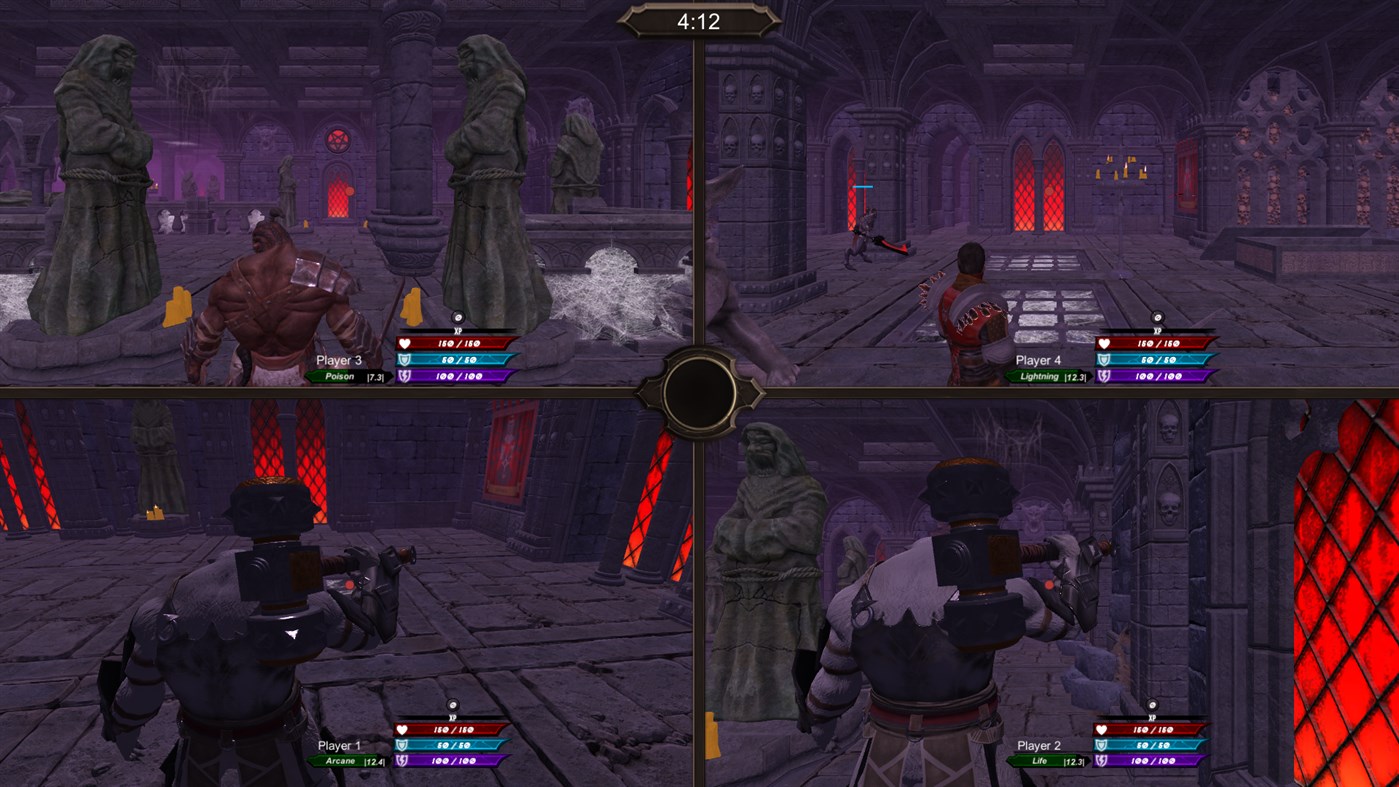Click Player 2's Life element badge
This screenshot has height=787, width=1399.
[1038, 761]
